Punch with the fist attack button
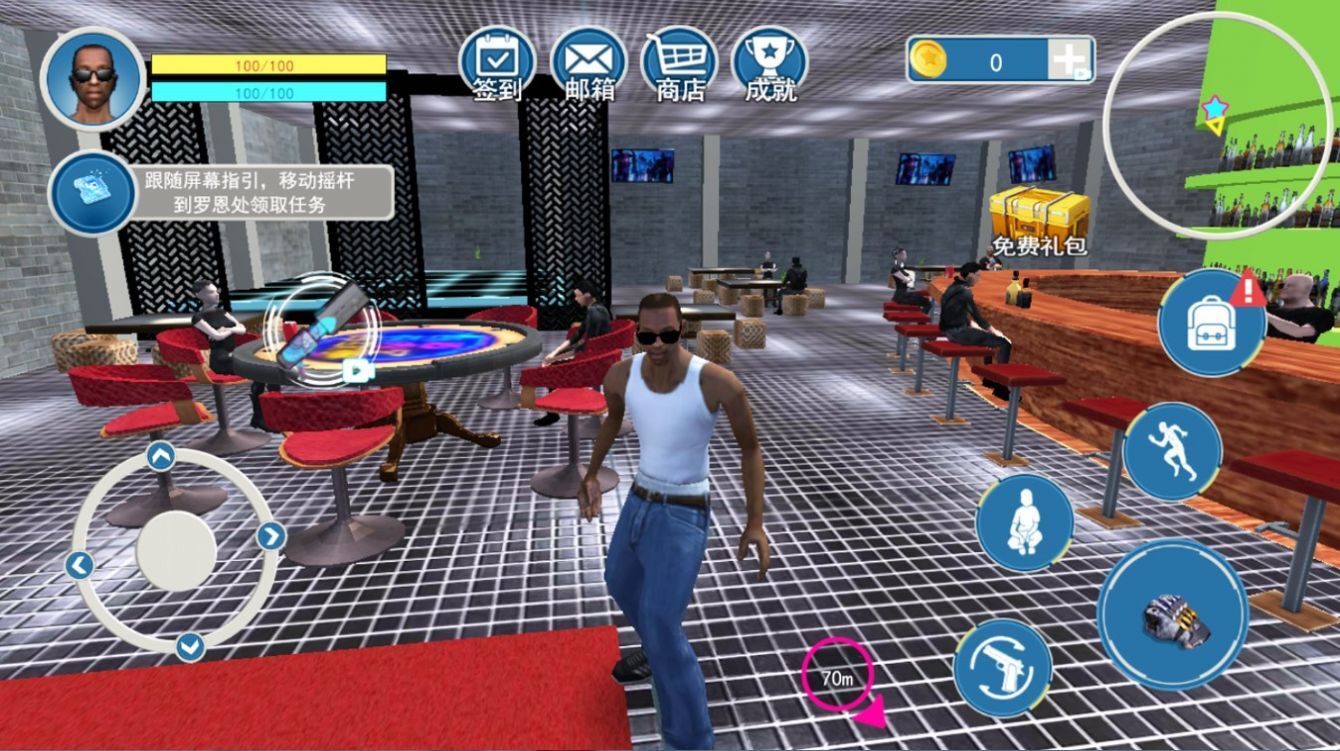1340x751 pixels. [1172, 614]
